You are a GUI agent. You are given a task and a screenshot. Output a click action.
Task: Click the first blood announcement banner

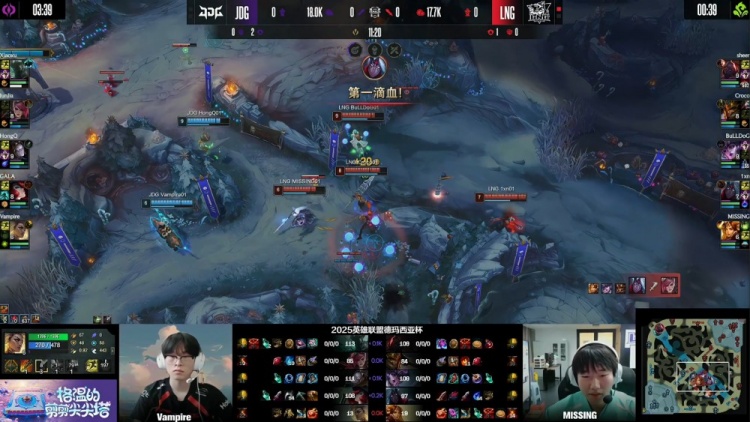377,92
